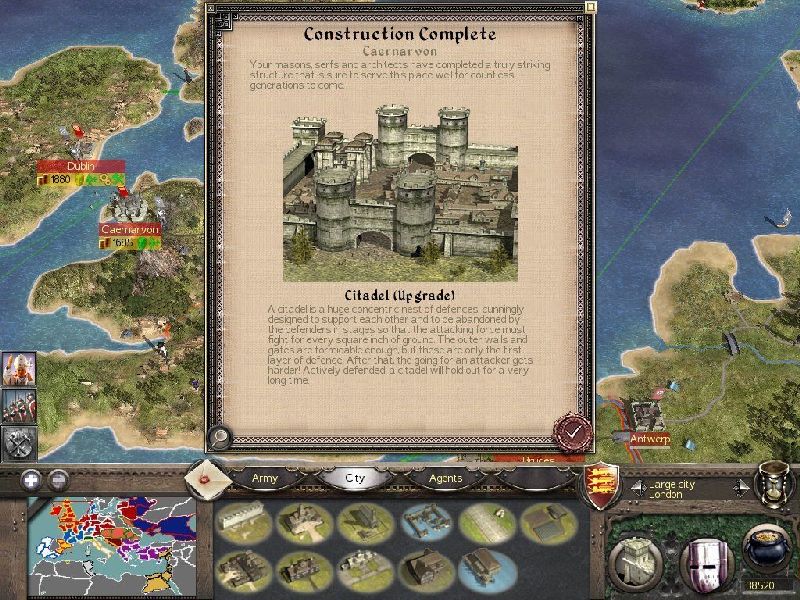Cycle to the previous settlement with left arrow
This screenshot has height=600, width=800.
tap(637, 487)
